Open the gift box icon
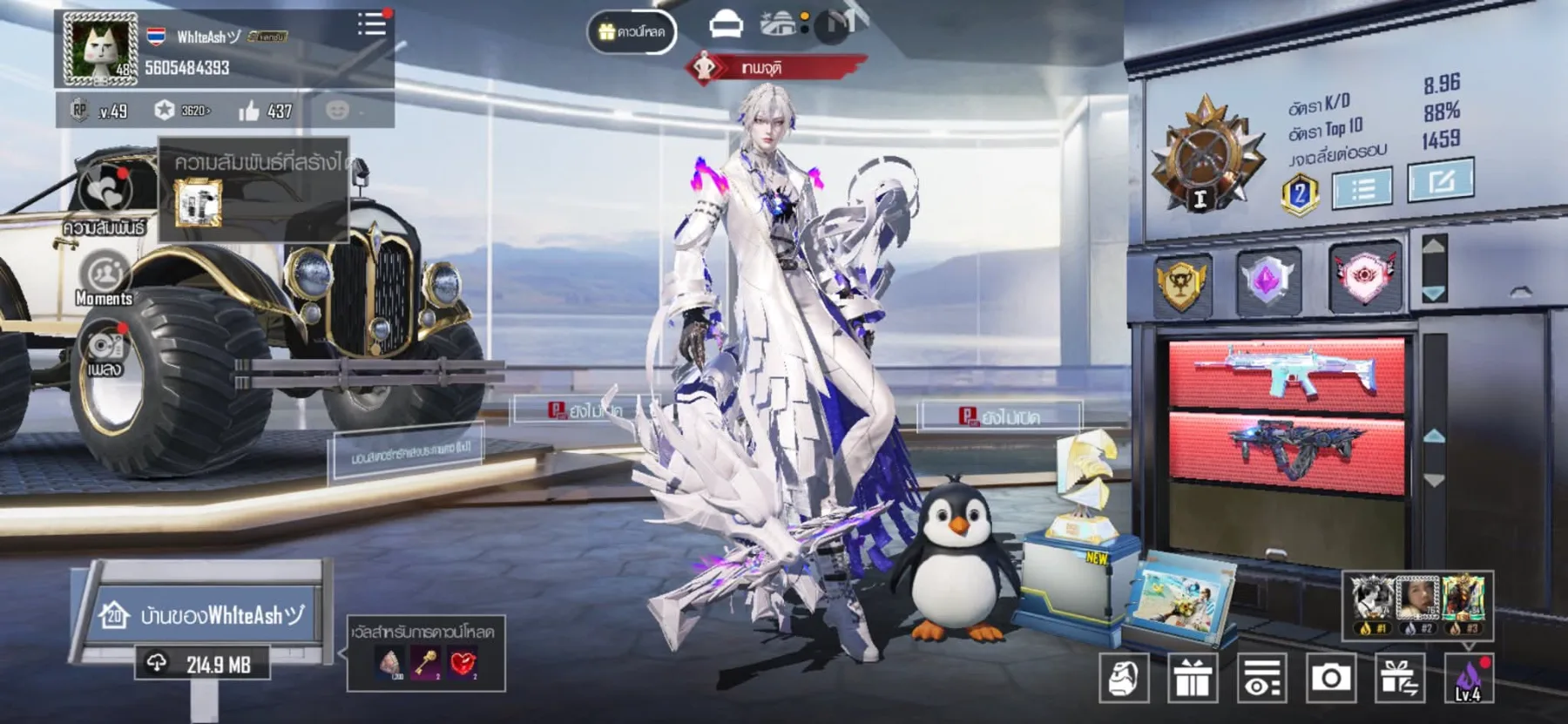This screenshot has height=724, width=1568. pos(1193,677)
